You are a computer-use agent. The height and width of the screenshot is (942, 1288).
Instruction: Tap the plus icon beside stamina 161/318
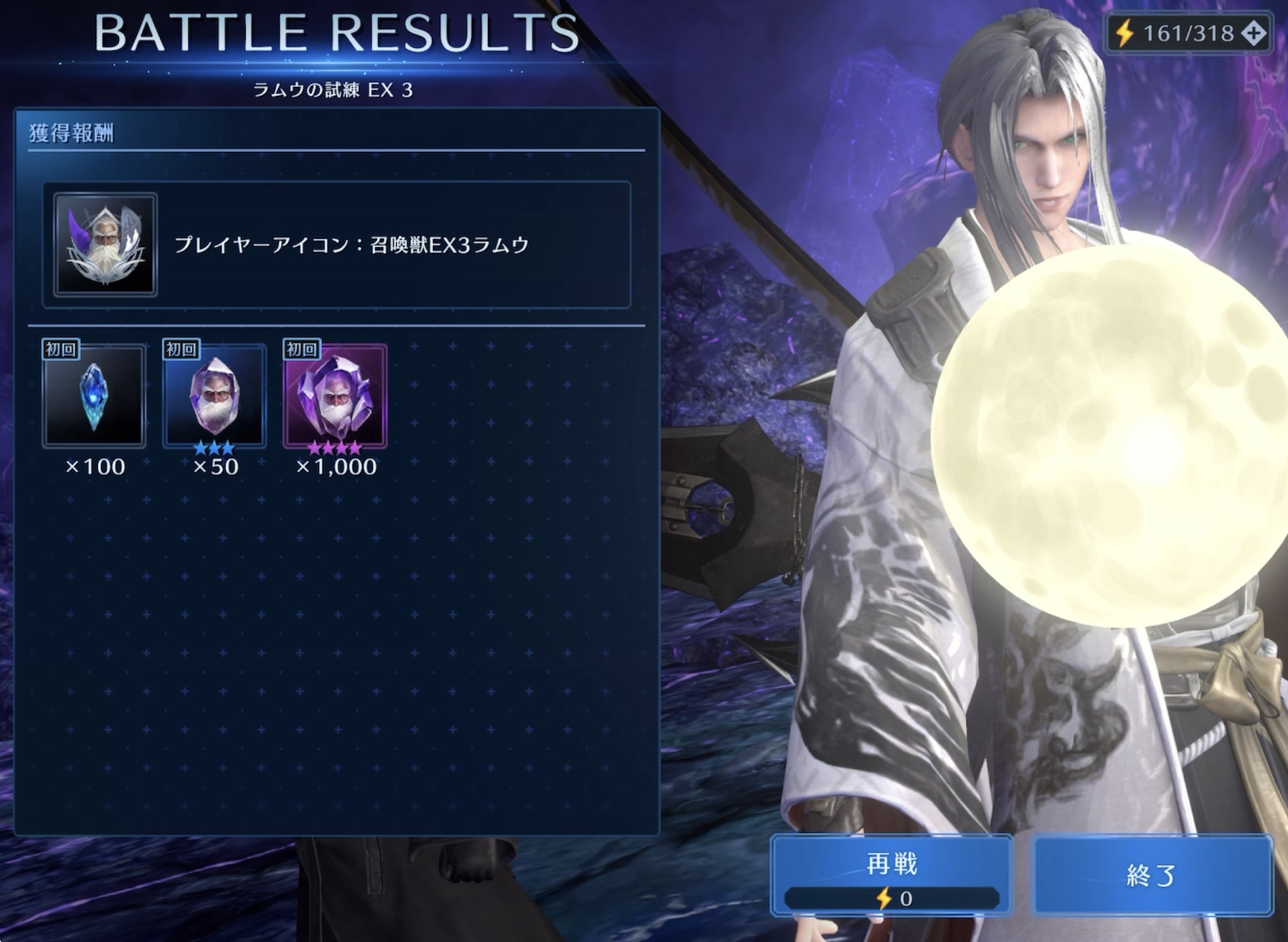point(1253,33)
